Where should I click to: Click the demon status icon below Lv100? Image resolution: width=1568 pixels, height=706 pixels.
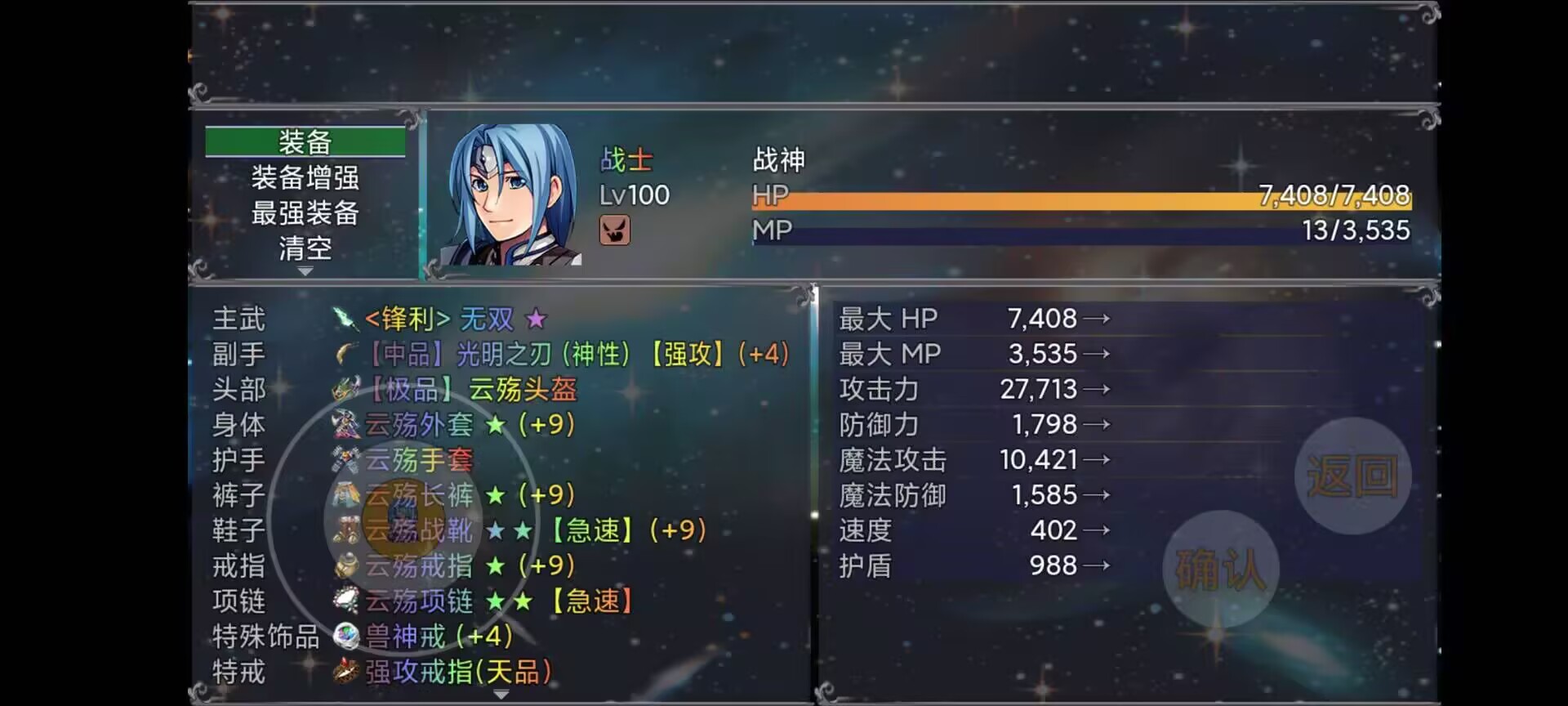point(614,232)
